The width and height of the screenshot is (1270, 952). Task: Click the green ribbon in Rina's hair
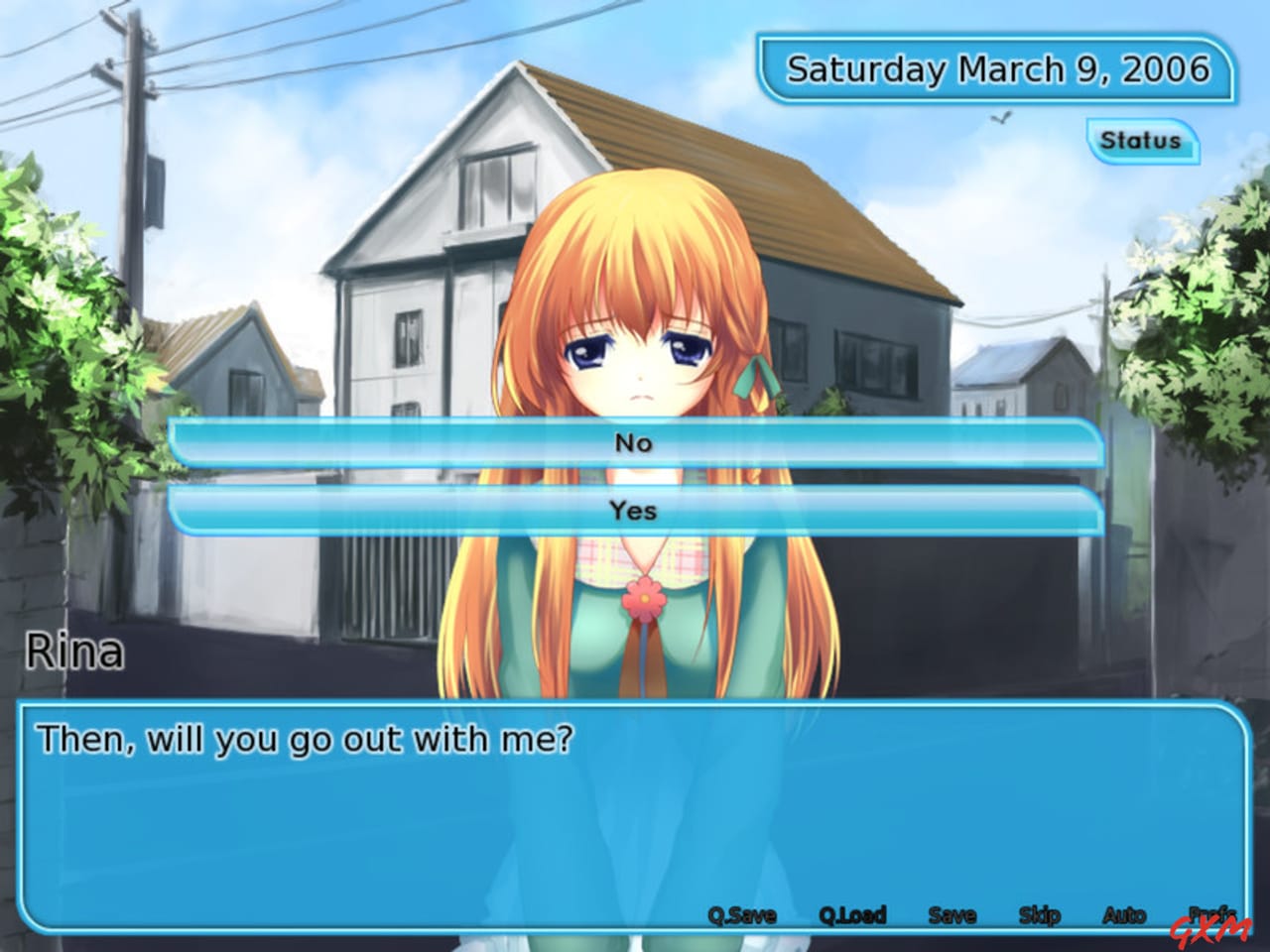coord(755,379)
